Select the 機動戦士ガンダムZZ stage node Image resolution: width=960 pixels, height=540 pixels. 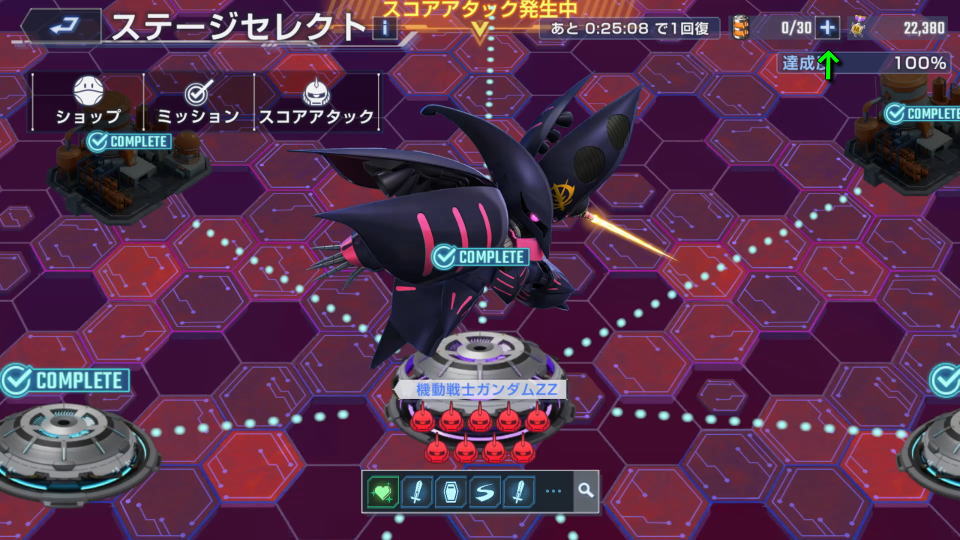click(478, 389)
